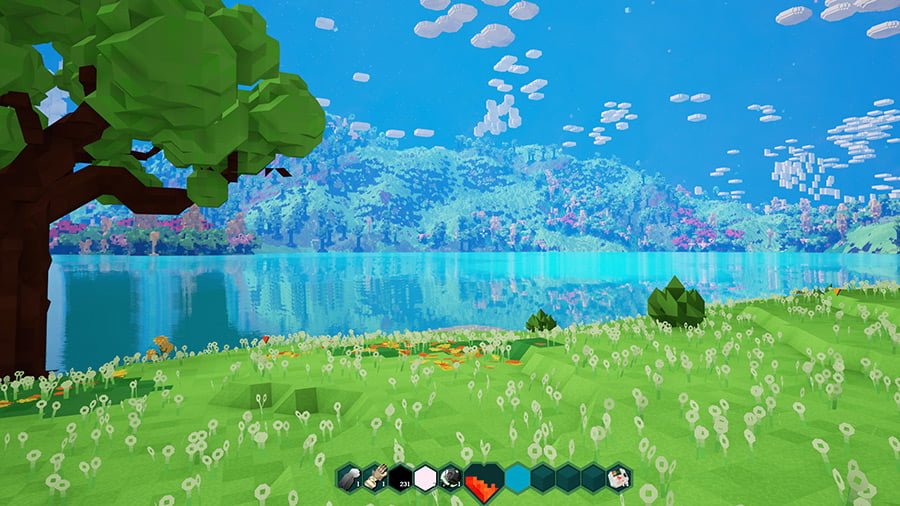Select the black block stack of 231
900x506 pixels.
[400, 477]
